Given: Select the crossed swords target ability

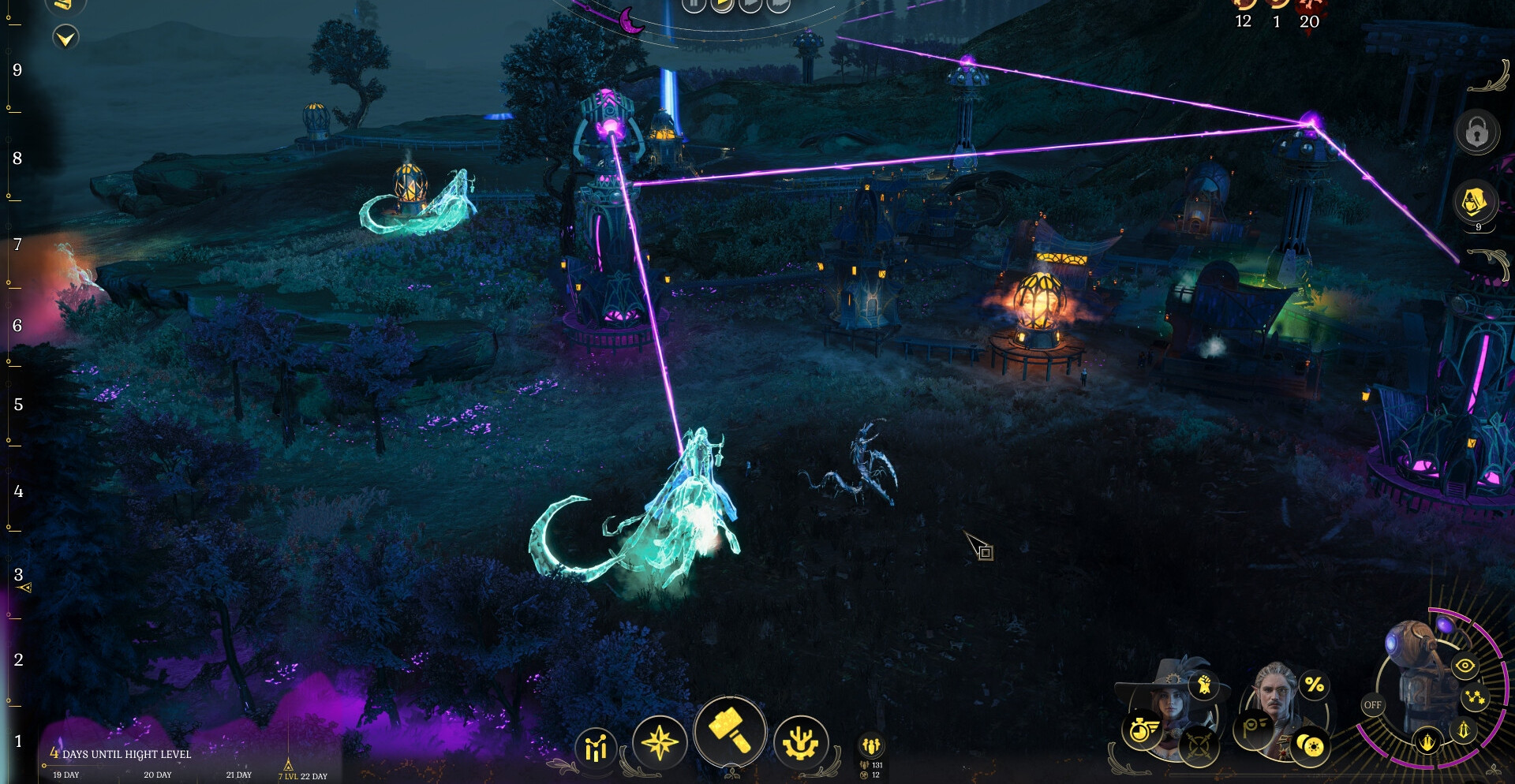Looking at the screenshot, I should coord(1199,744).
